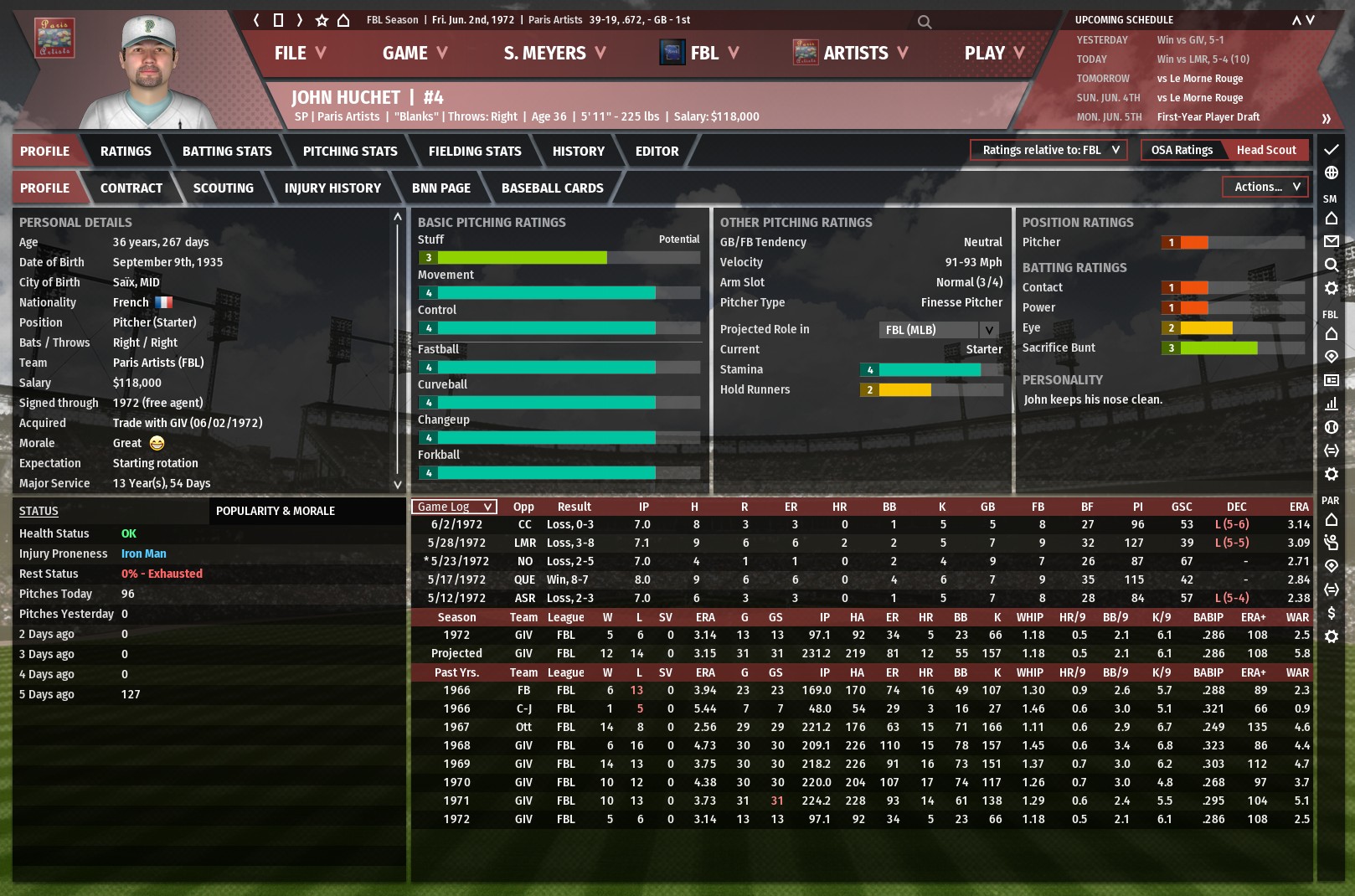The image size is (1355, 896).
Task: Show the player History tab
Action: pos(578,152)
